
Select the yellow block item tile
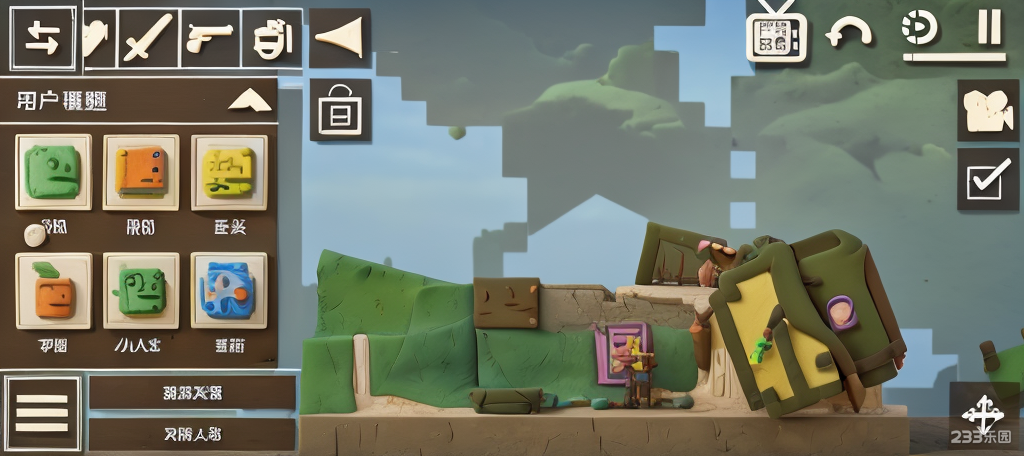tap(228, 172)
